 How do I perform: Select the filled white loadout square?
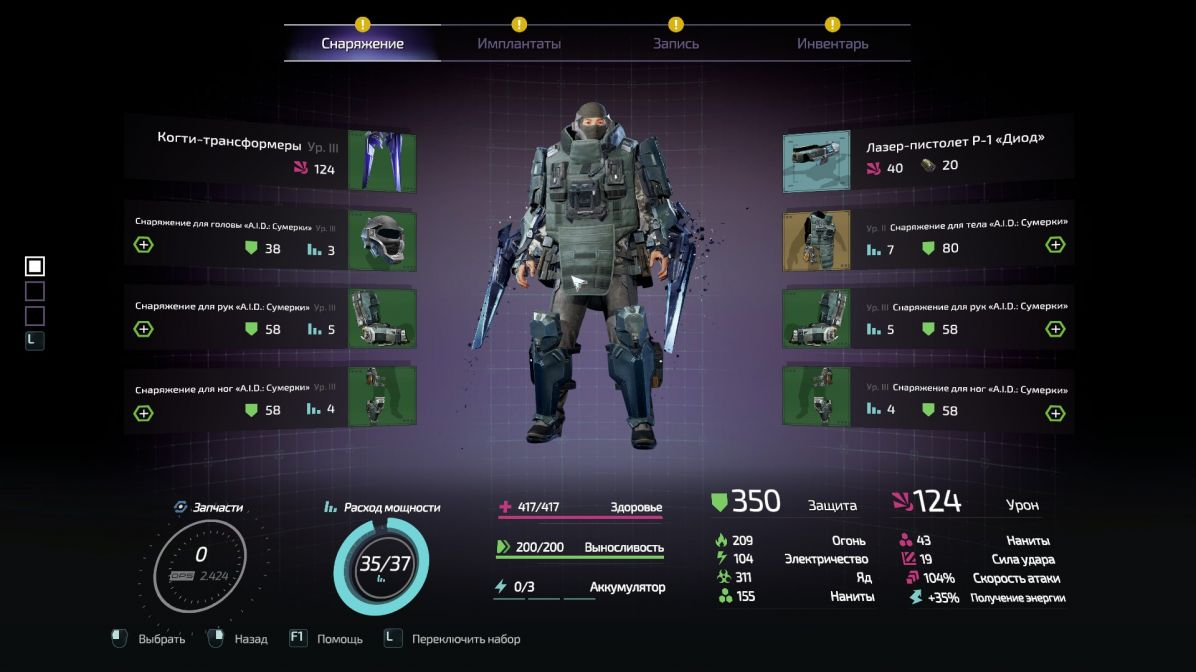click(x=35, y=266)
